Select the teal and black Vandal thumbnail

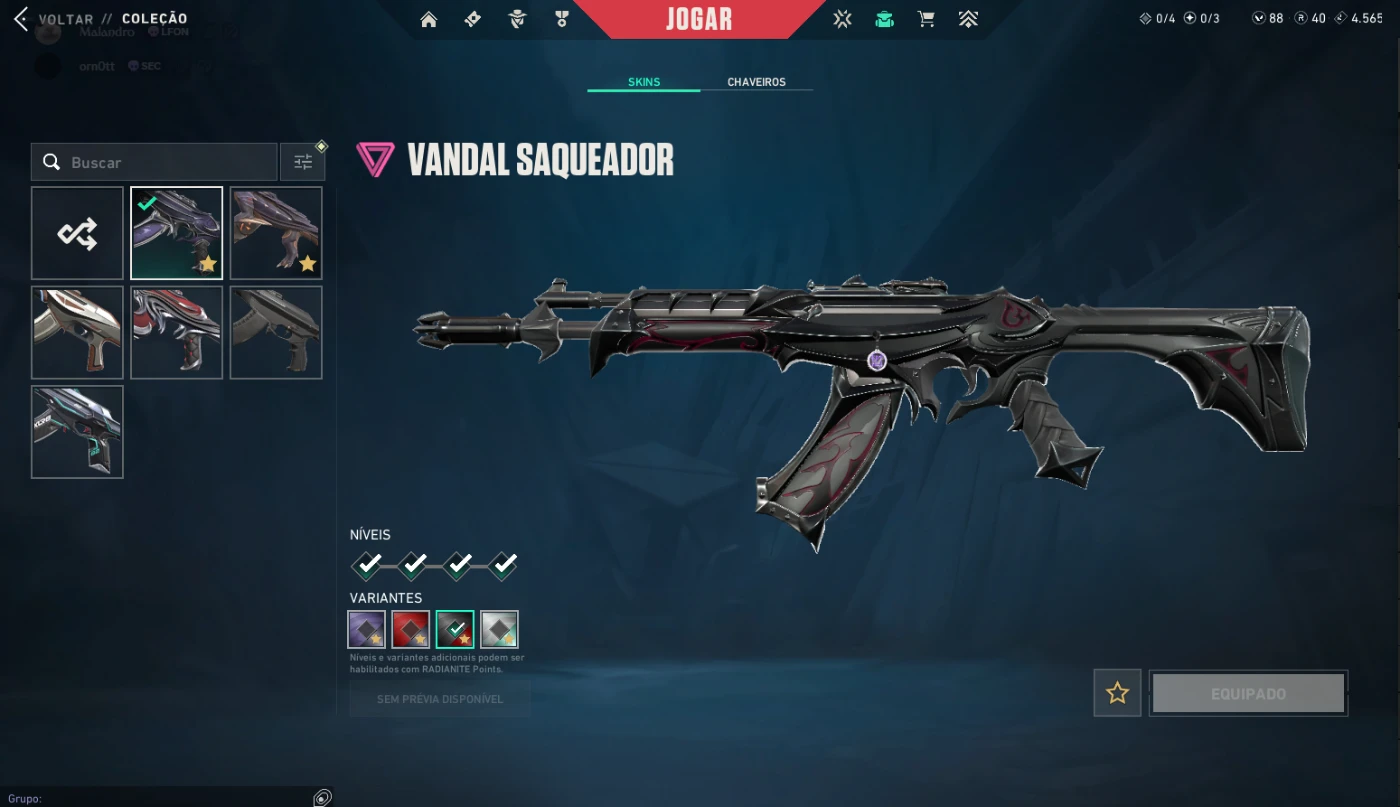pos(77,432)
